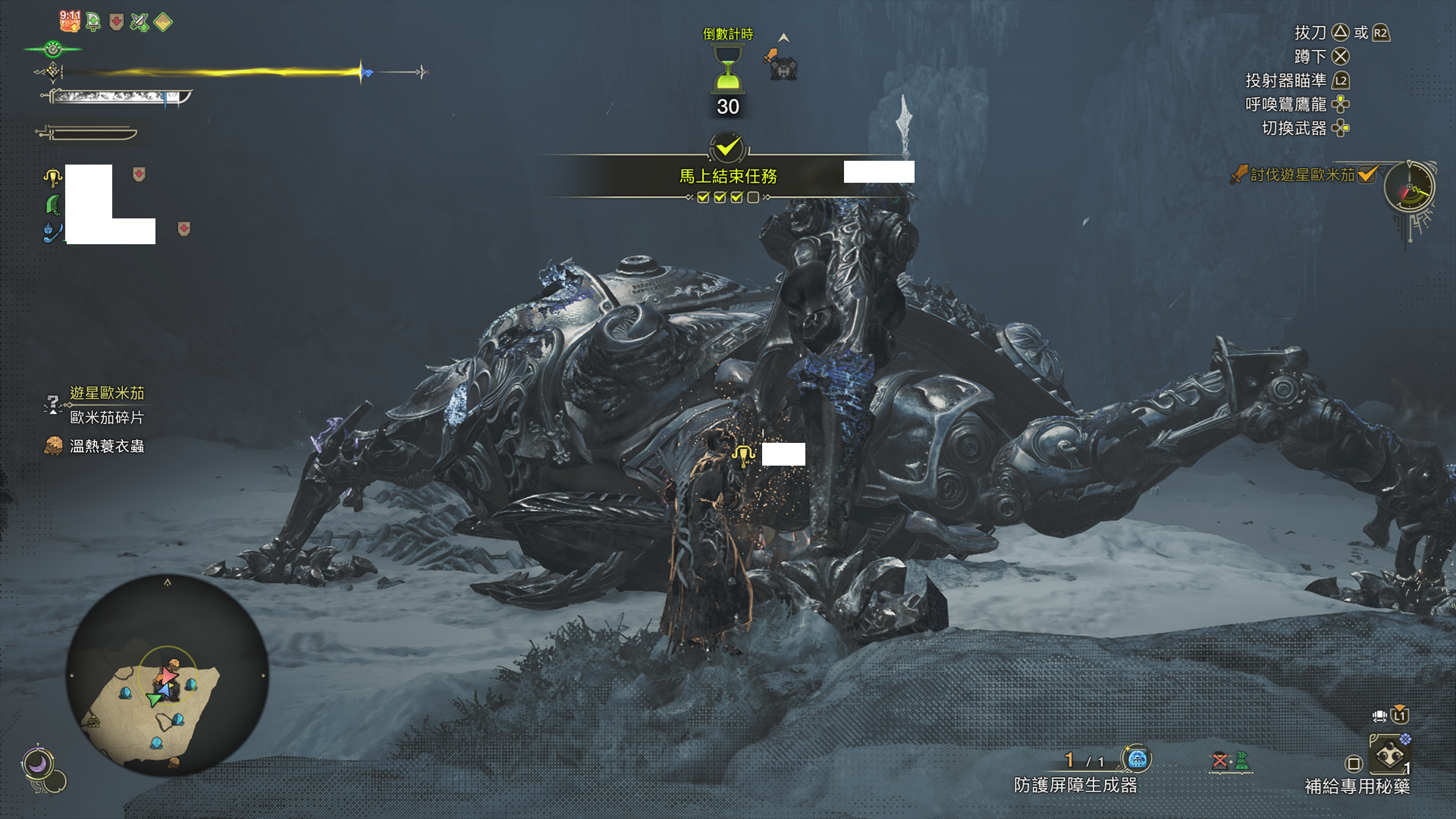Click the yellow diamond status icon
1456x819 pixels.
click(x=163, y=22)
